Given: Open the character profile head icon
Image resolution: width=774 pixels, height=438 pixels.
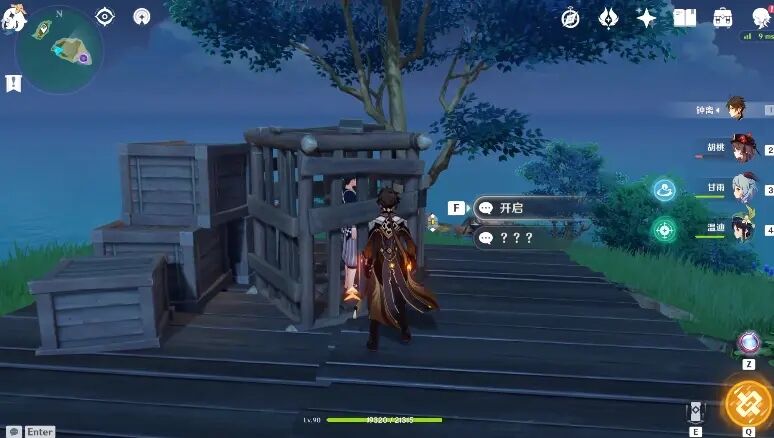Looking at the screenshot, I should coord(762,16).
